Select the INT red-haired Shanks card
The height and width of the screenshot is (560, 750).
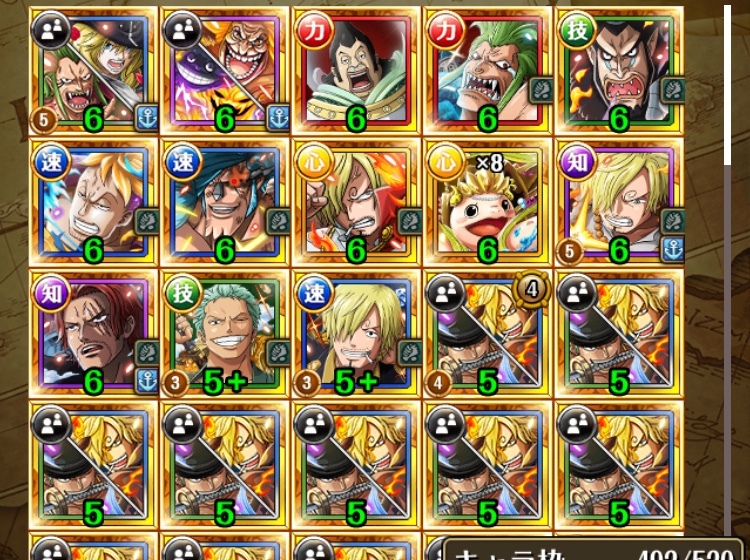pyautogui.click(x=93, y=333)
